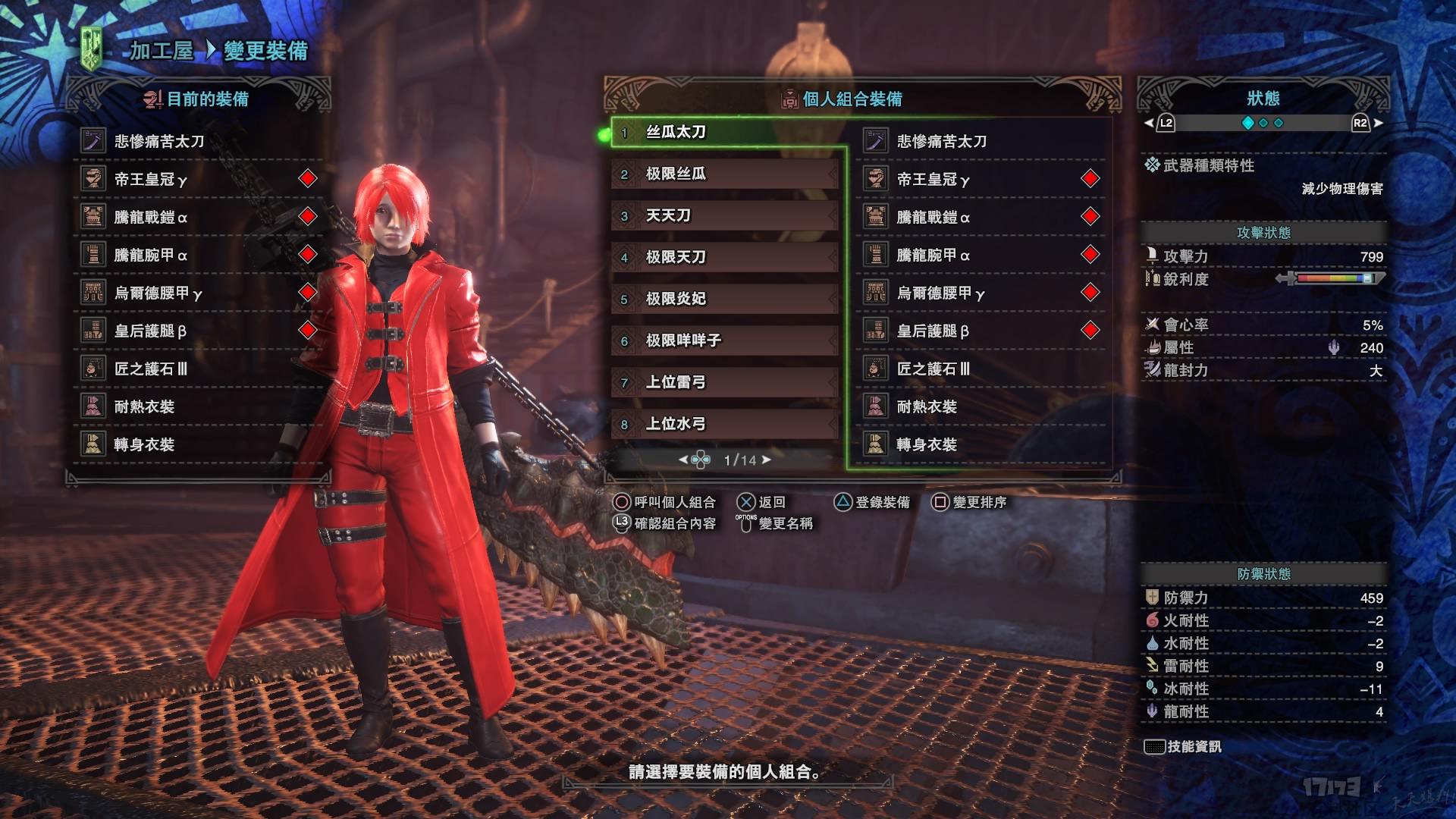Go to the previous loadout page arrow
The width and height of the screenshot is (1456, 819).
[x=682, y=460]
